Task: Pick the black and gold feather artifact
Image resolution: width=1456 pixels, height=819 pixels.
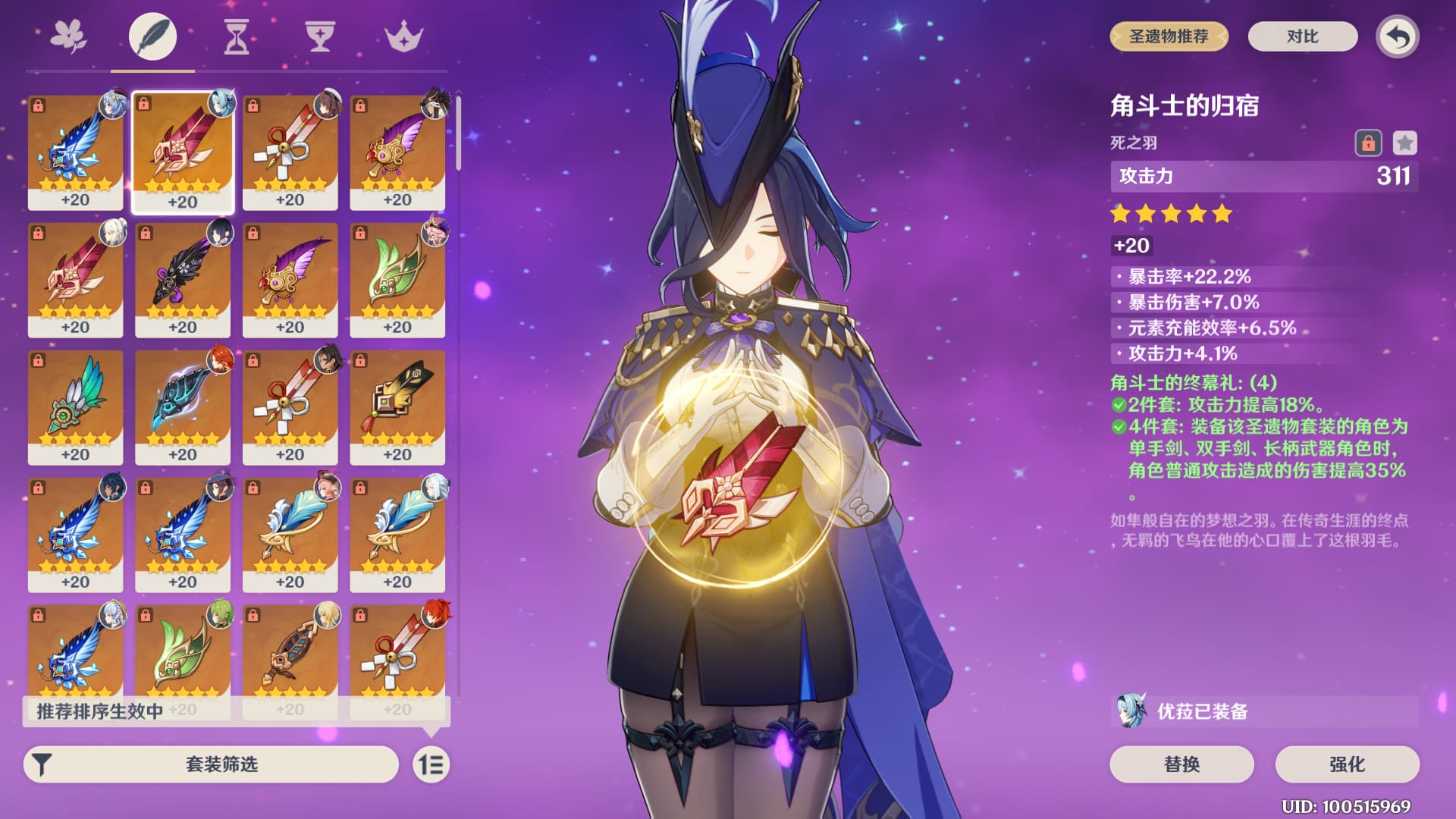Action: [x=397, y=406]
